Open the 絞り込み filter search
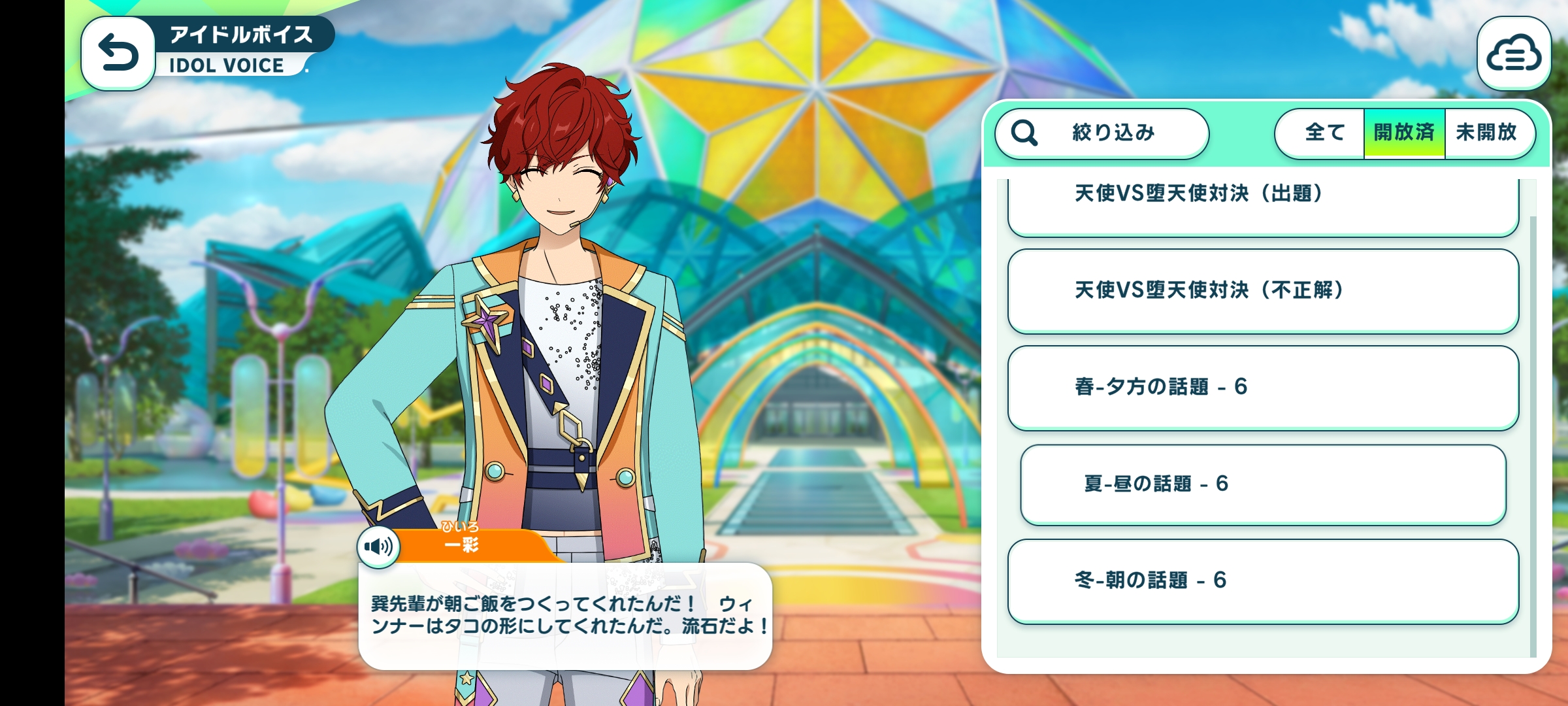Screen dimensions: 1568x706 click(1102, 133)
